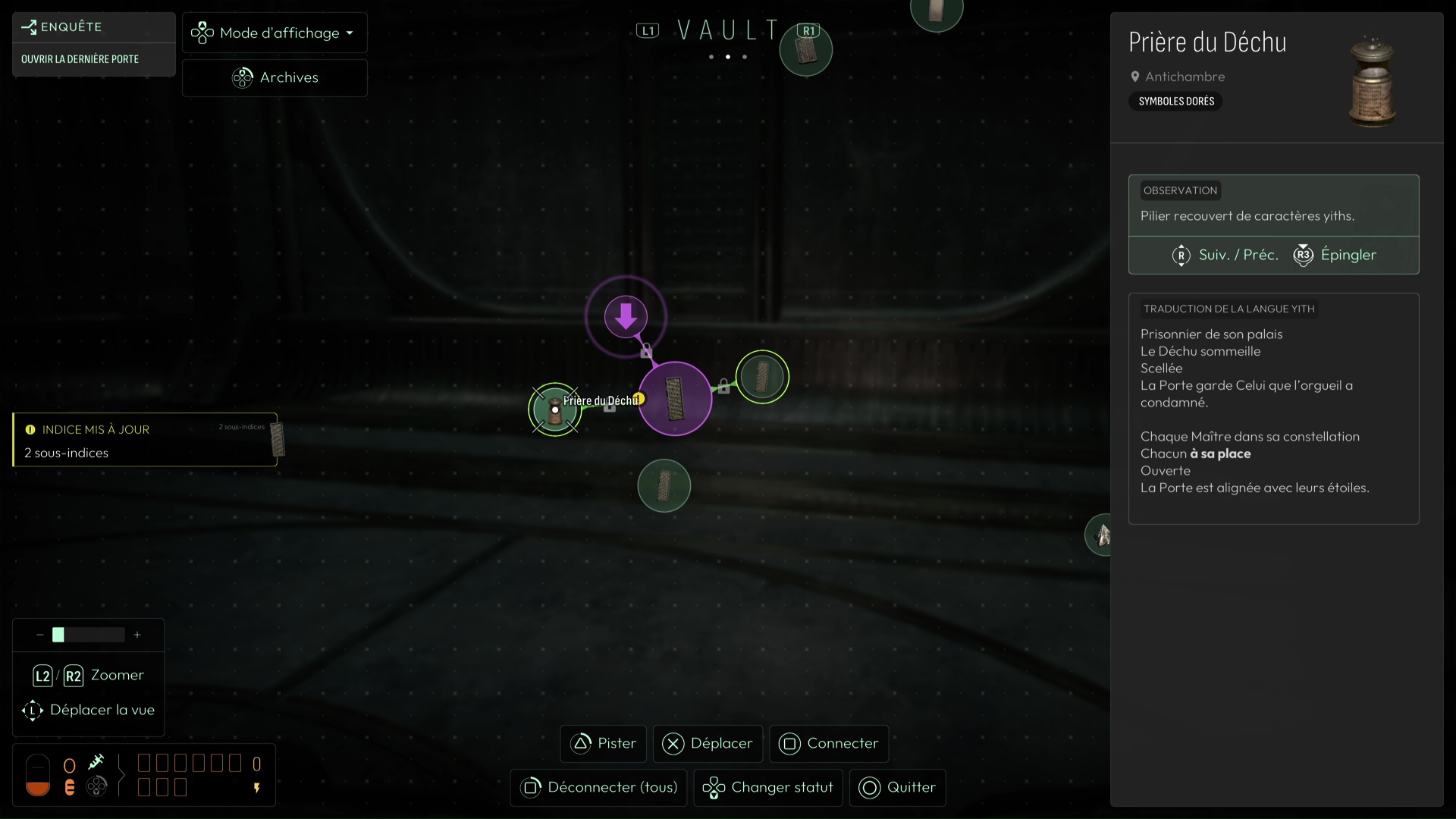
Task: Open the Mode d'affichage dropdown
Action: [x=275, y=33]
